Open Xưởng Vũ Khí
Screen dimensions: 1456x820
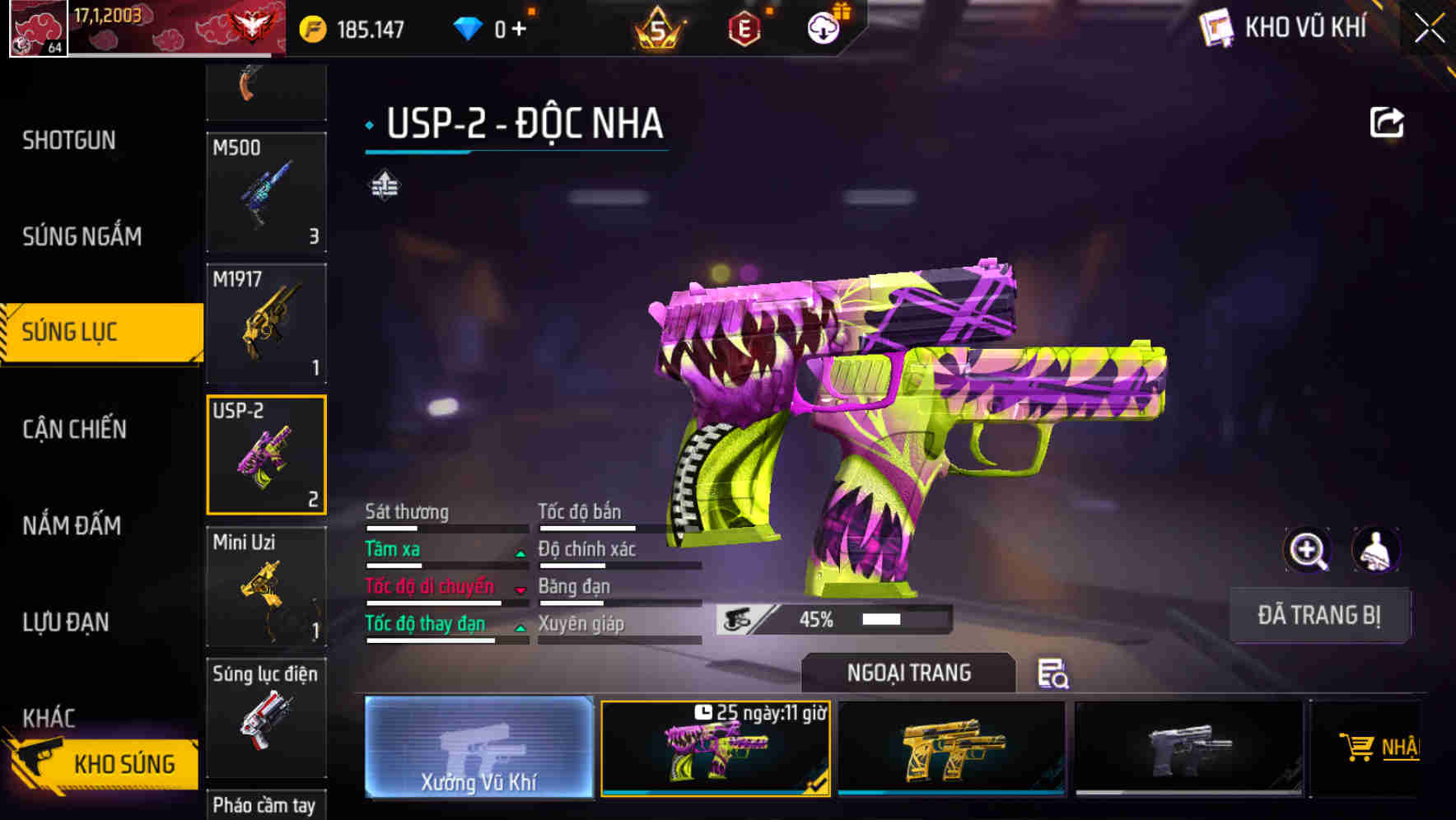tap(480, 749)
